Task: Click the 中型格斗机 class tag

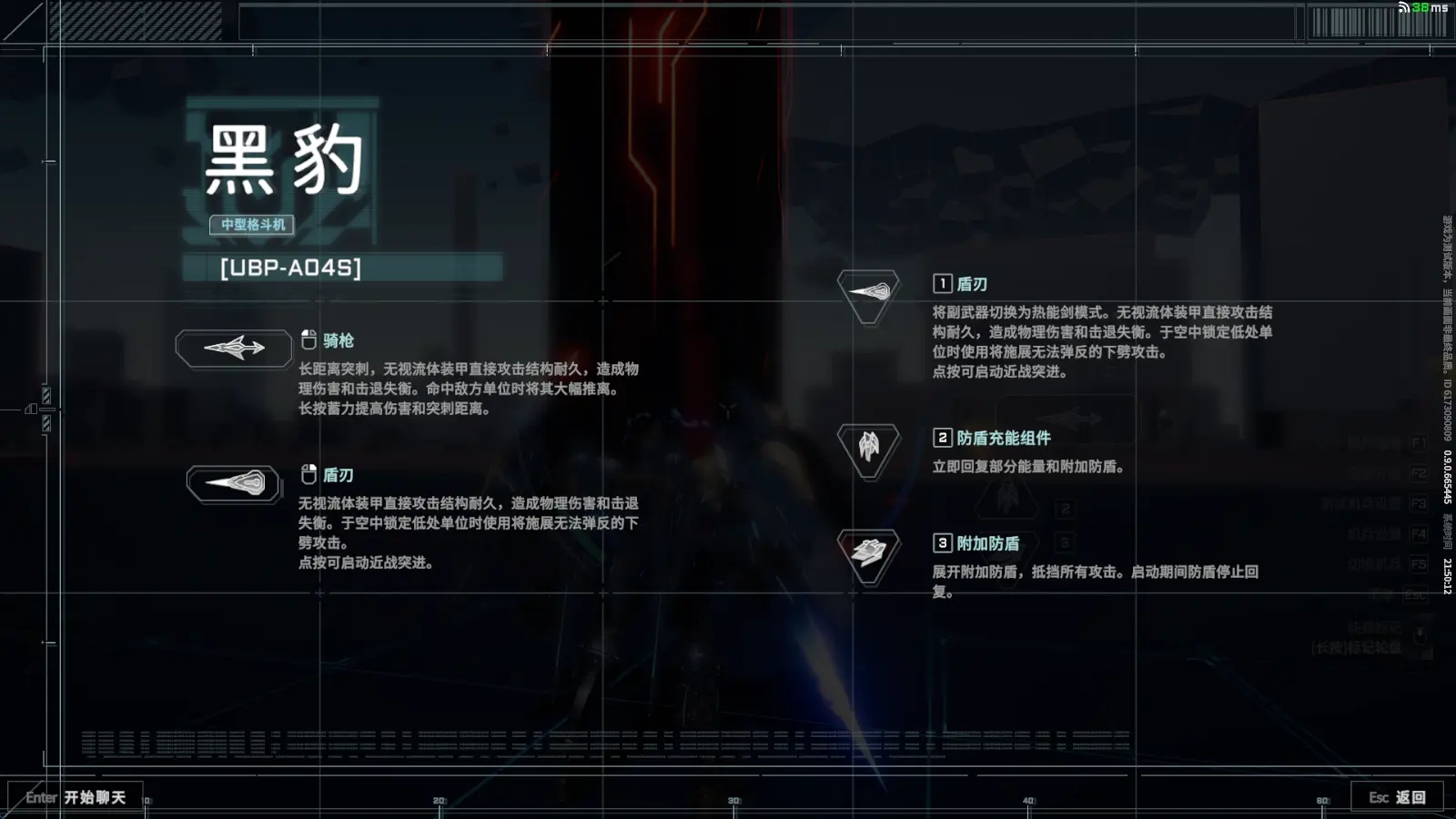Action: [x=252, y=225]
